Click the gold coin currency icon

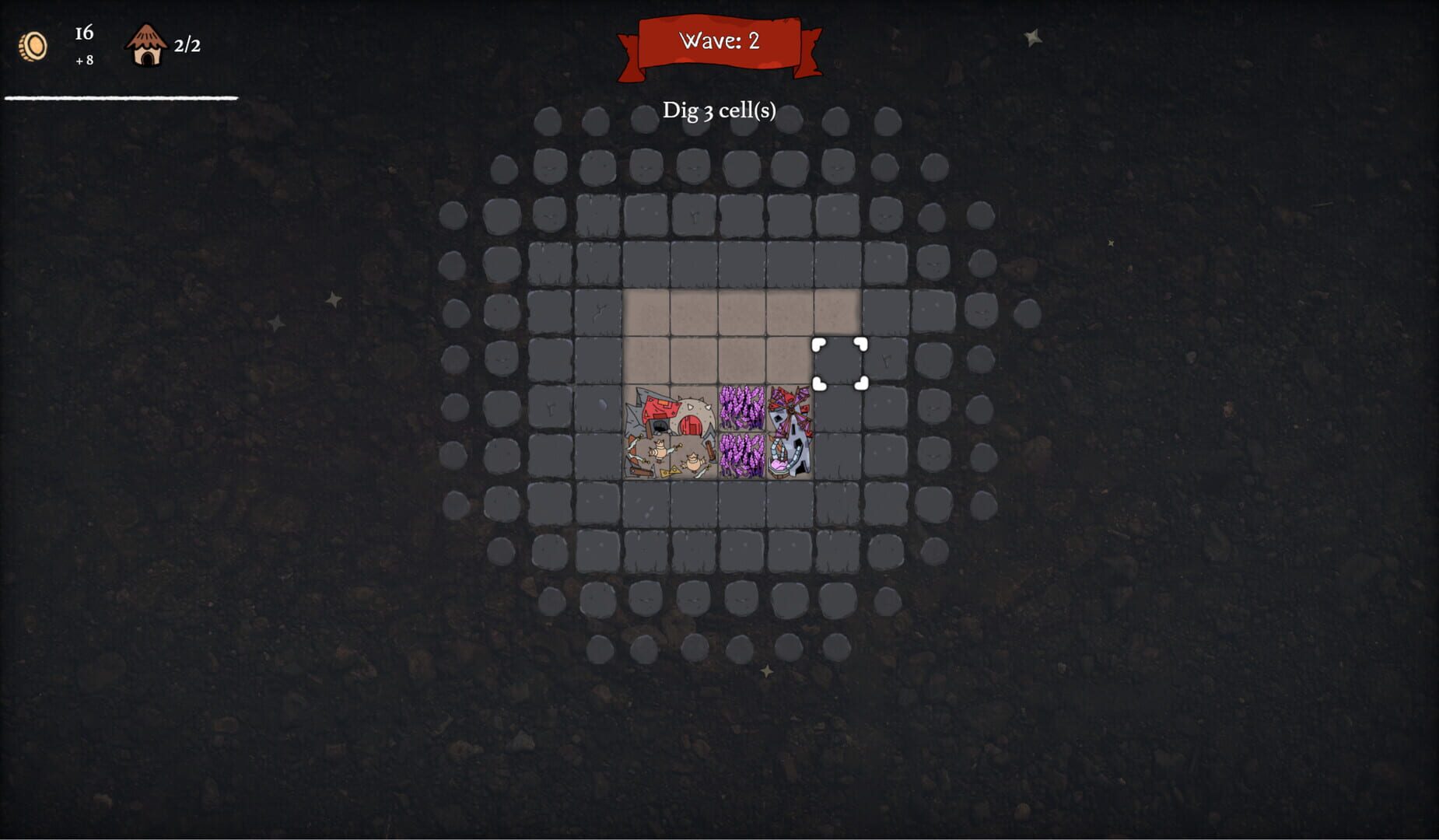click(33, 45)
